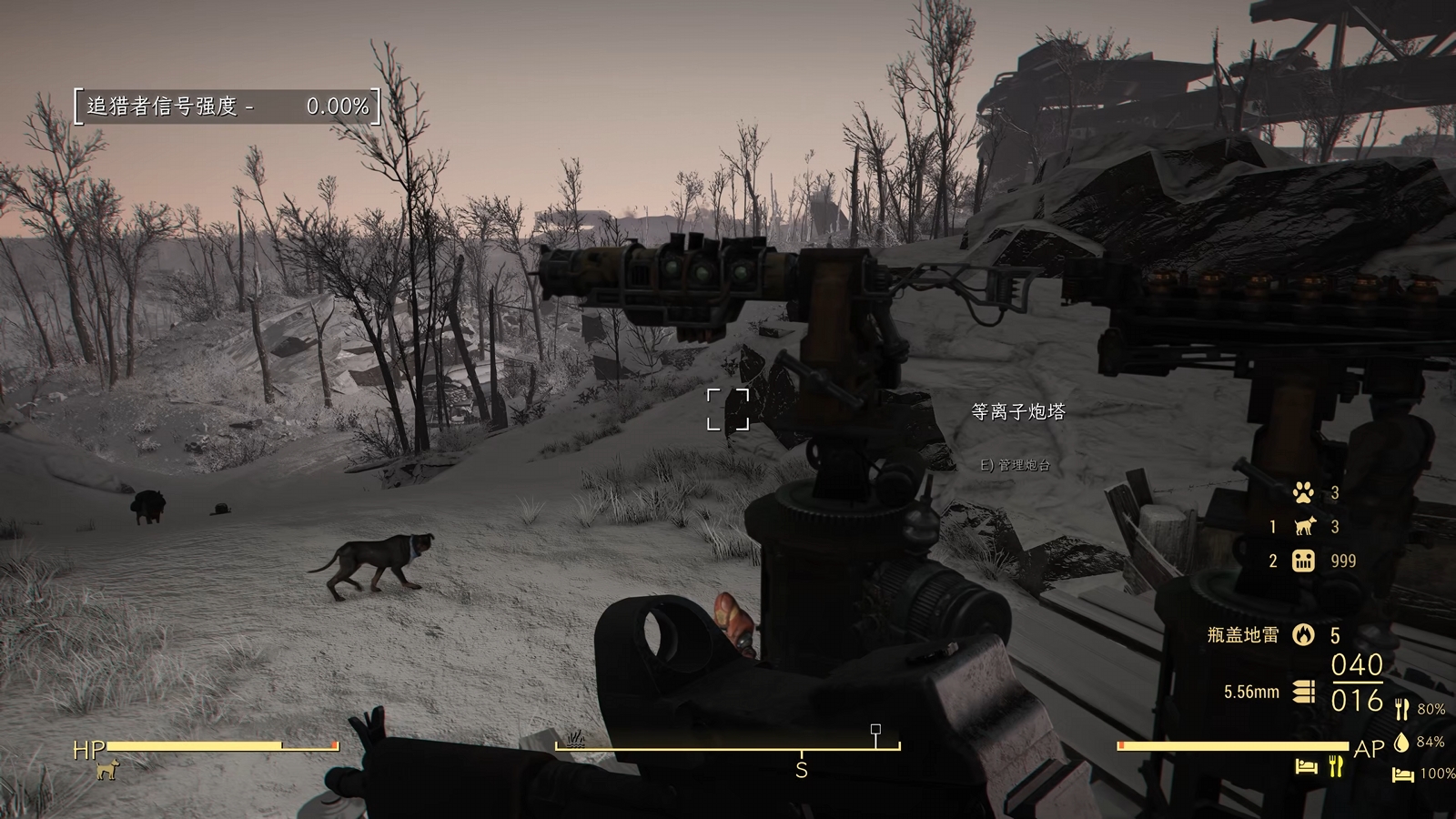Click the flame icon next to 瓶盖地雷
The image size is (1456, 819).
pos(1304,634)
